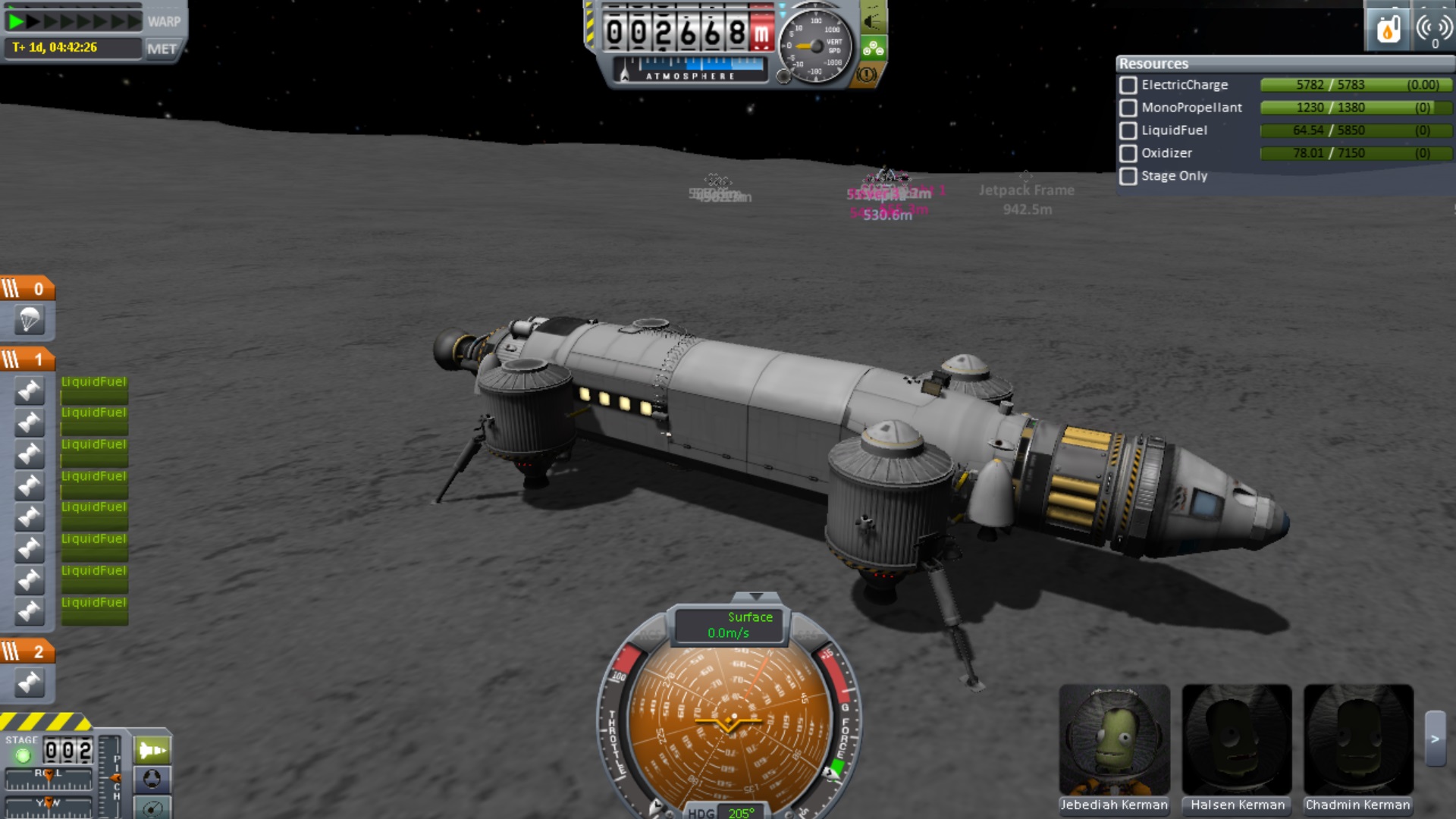Click the engine icon in stage 2

29,682
